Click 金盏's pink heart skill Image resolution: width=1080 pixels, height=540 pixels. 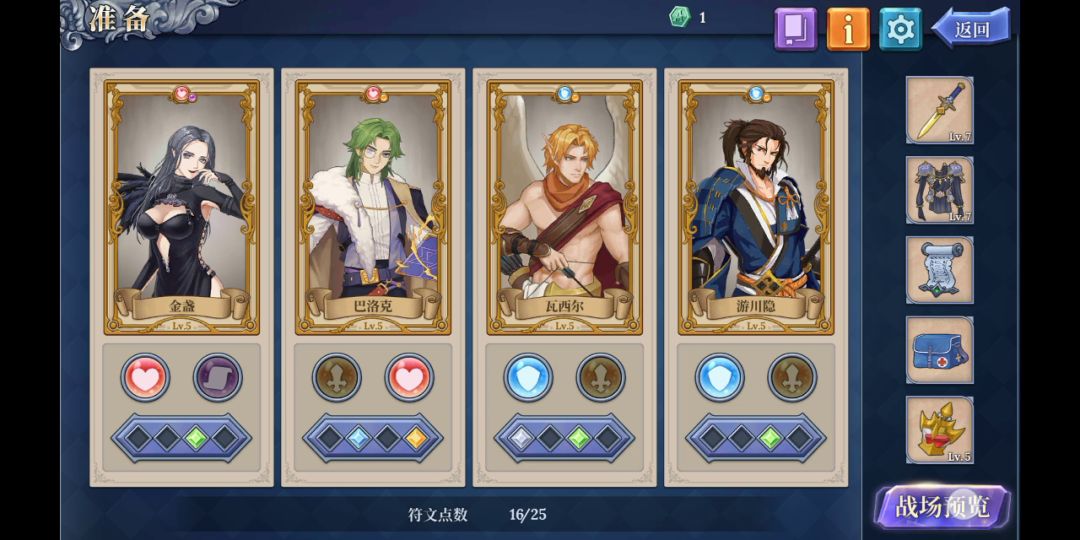coord(146,378)
